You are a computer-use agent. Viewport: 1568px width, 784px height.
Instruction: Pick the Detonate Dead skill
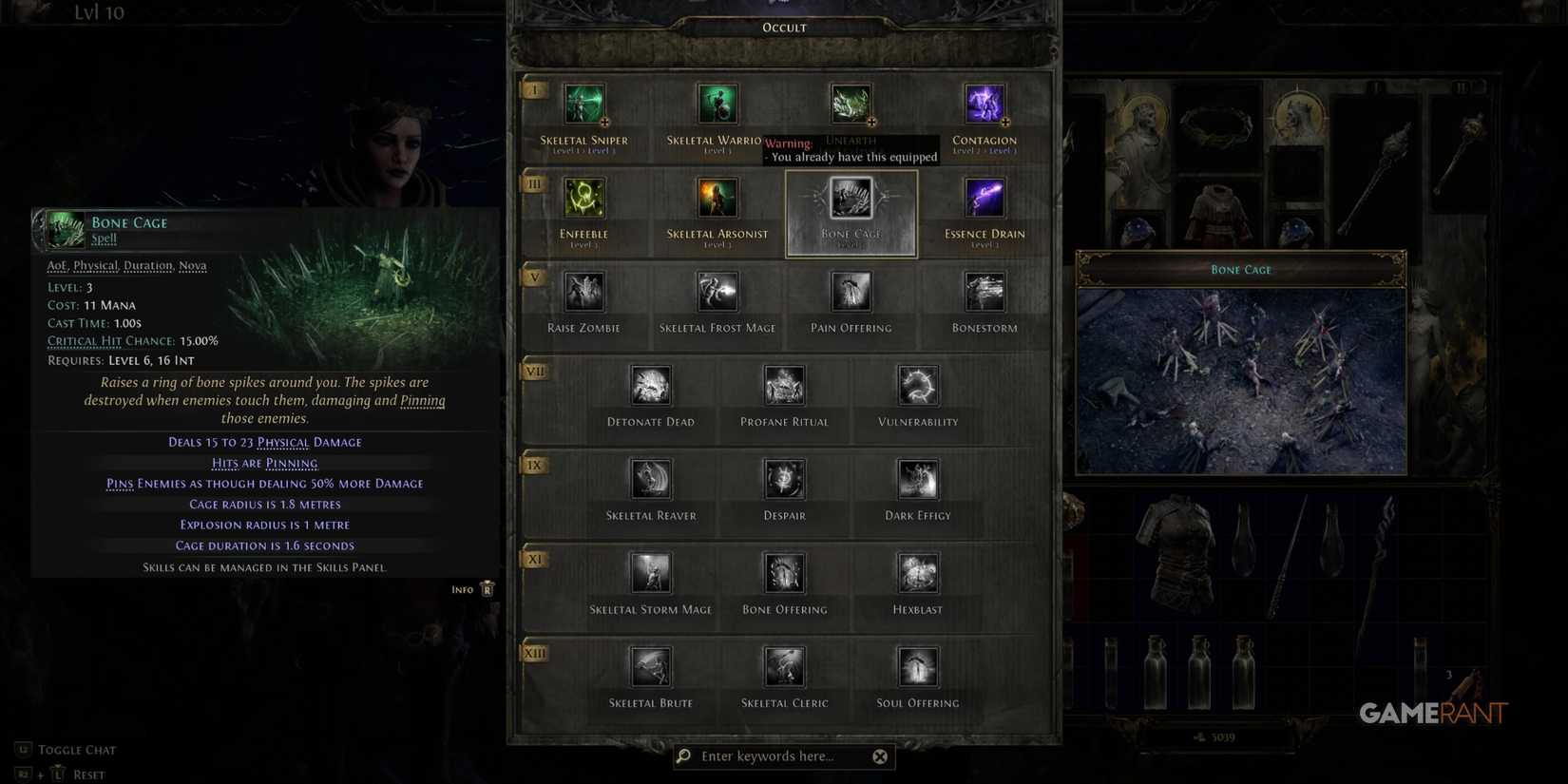[651, 385]
